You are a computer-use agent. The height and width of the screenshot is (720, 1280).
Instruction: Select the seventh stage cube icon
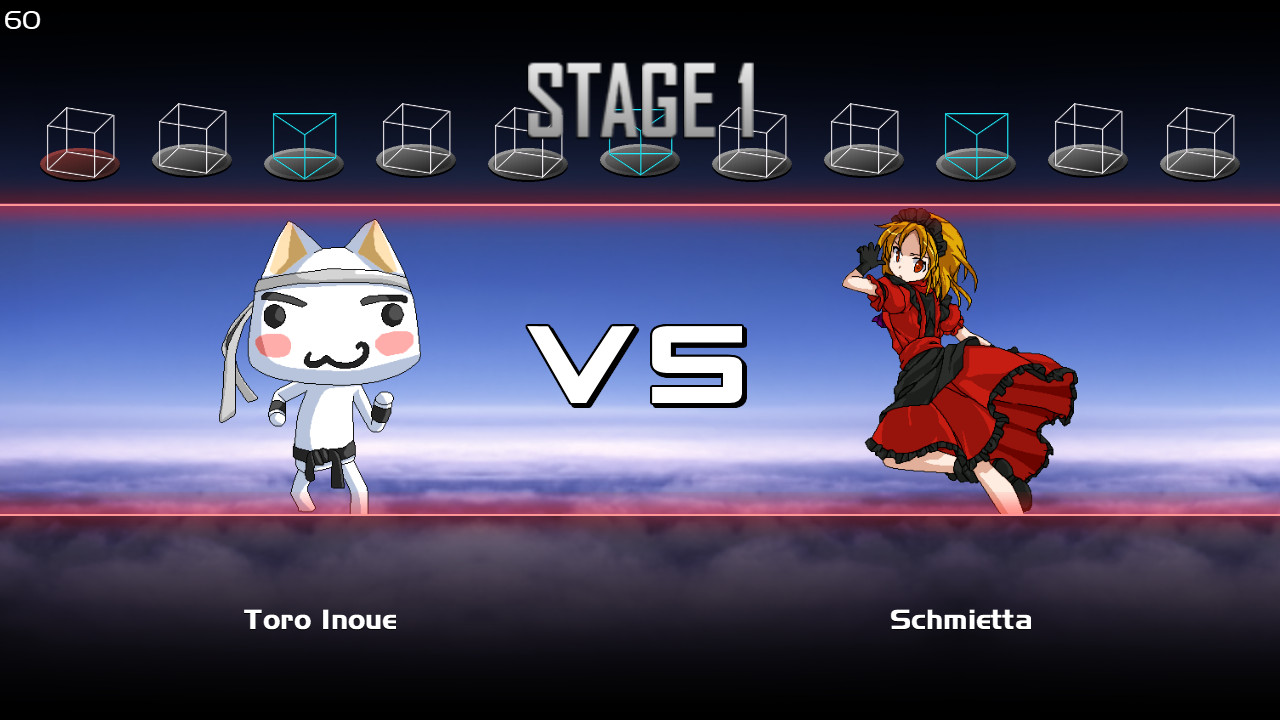pyautogui.click(x=751, y=140)
